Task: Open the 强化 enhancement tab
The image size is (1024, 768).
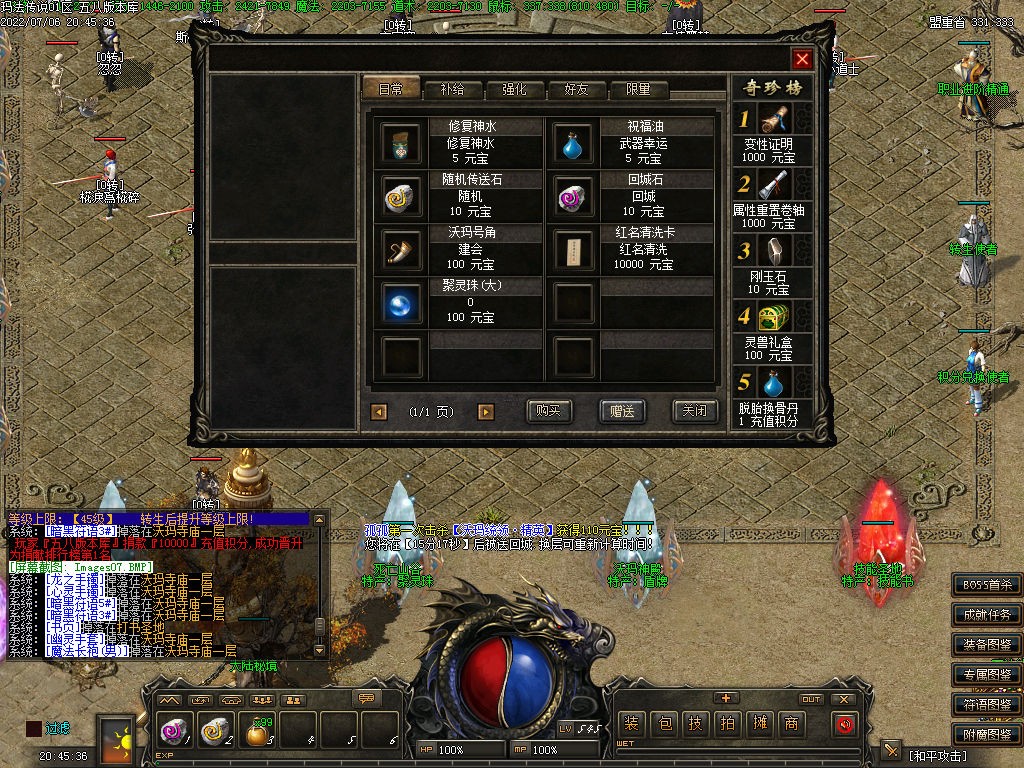Action: [514, 89]
